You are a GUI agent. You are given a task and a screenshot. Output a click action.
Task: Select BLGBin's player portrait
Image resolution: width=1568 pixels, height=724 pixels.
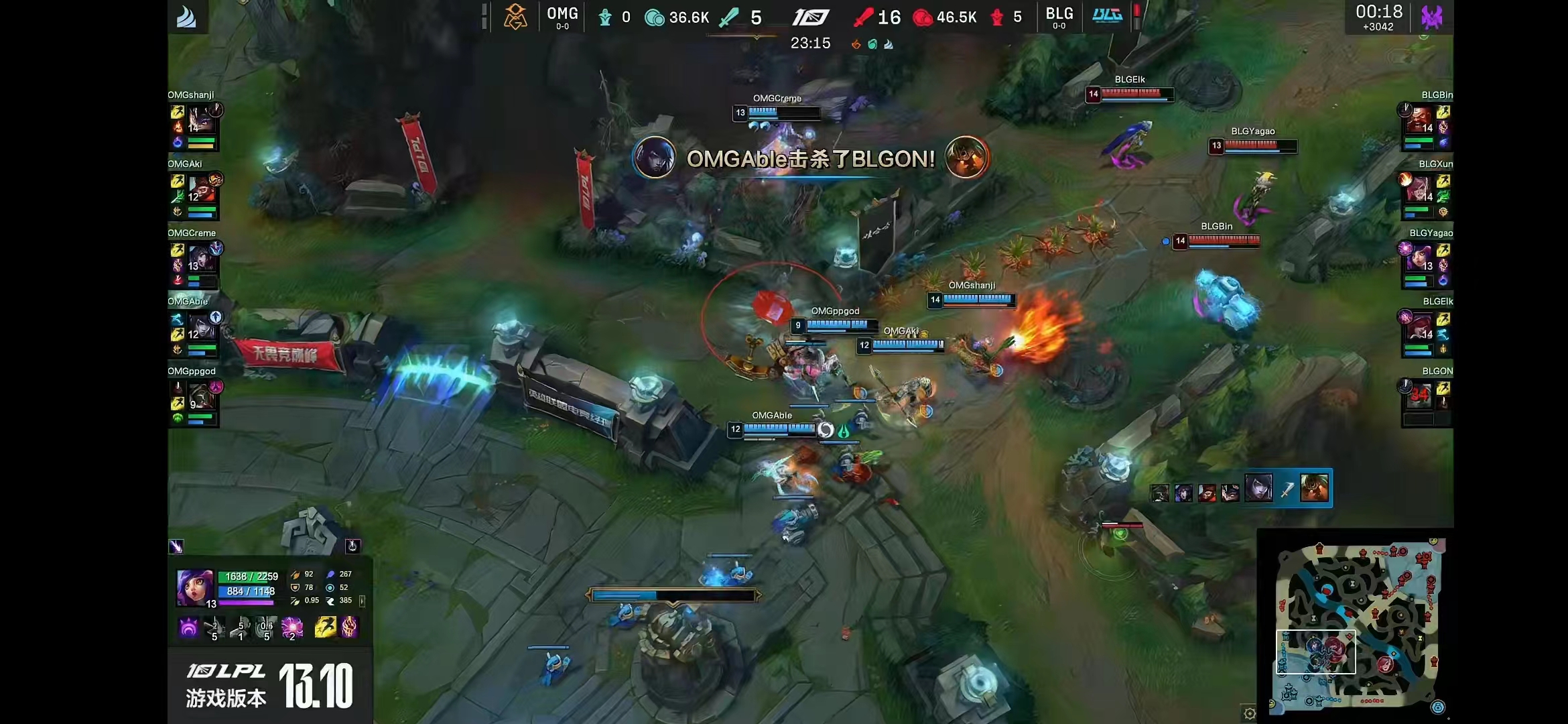click(x=1419, y=119)
